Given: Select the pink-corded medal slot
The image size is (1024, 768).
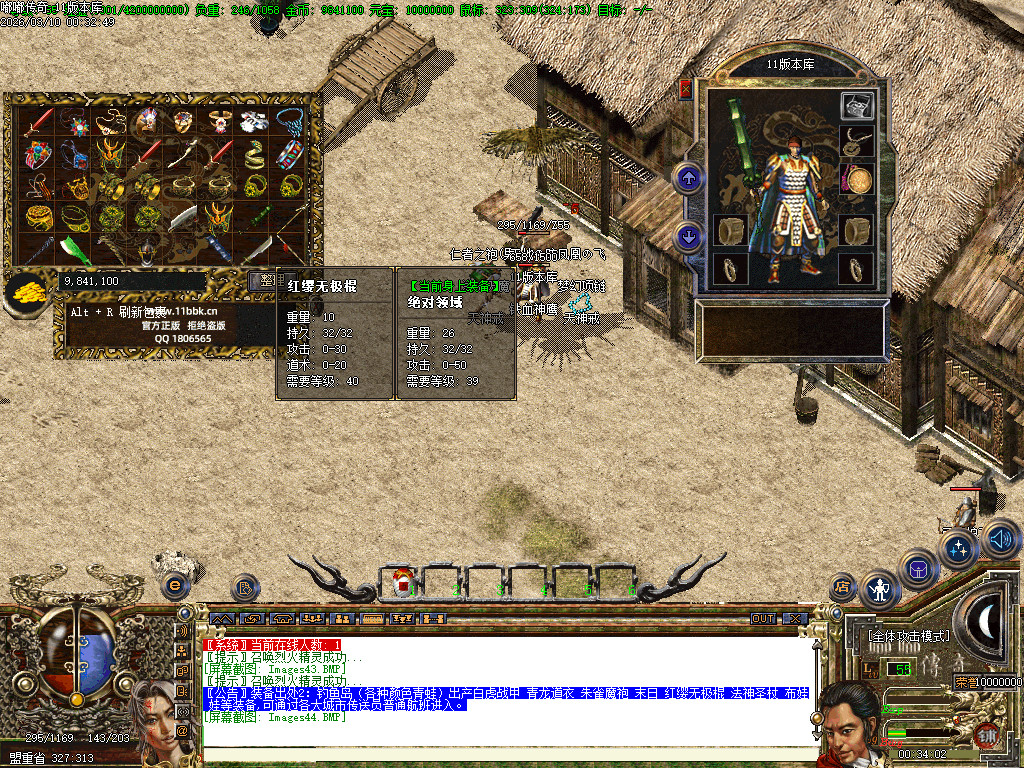Looking at the screenshot, I should tap(857, 179).
